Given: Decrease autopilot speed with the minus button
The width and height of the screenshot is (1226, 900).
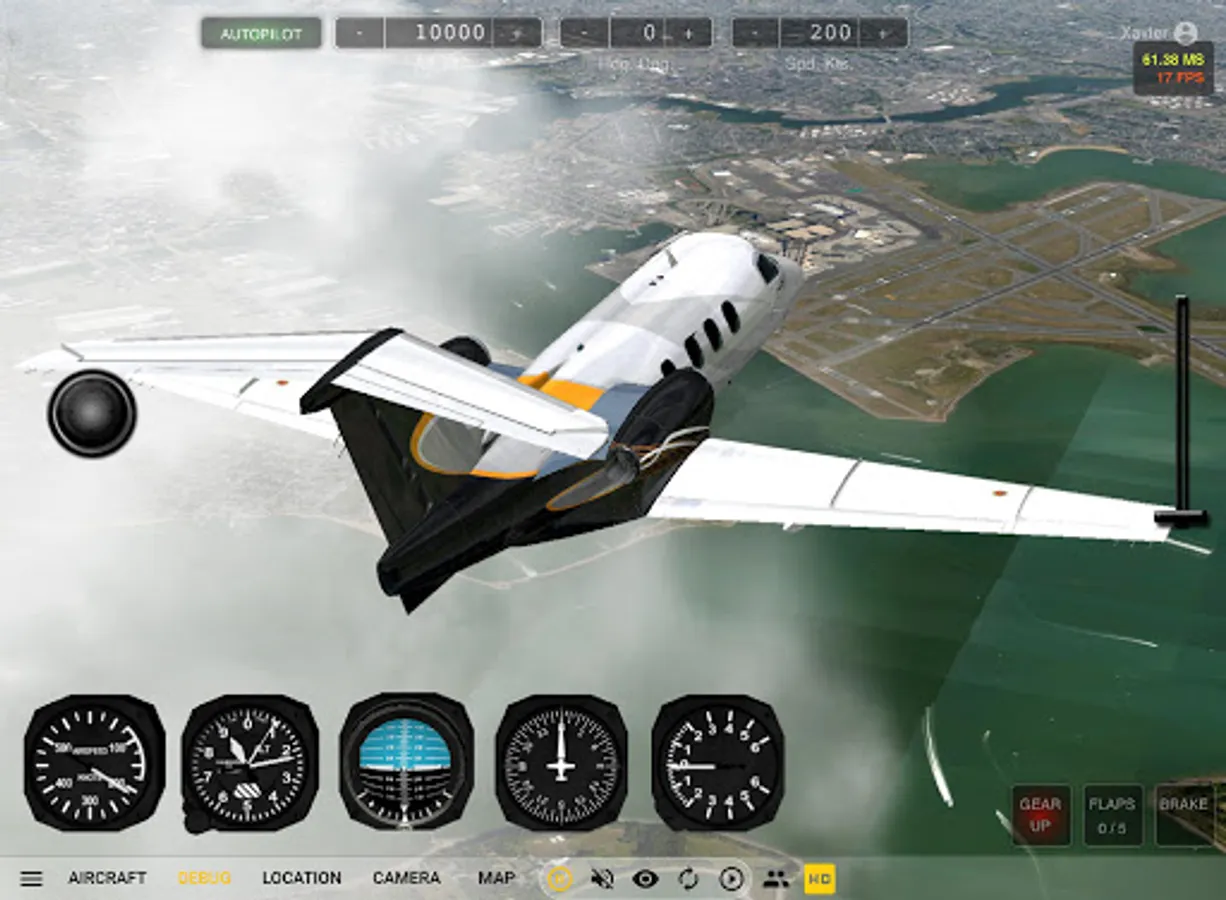Looking at the screenshot, I should 756,33.
